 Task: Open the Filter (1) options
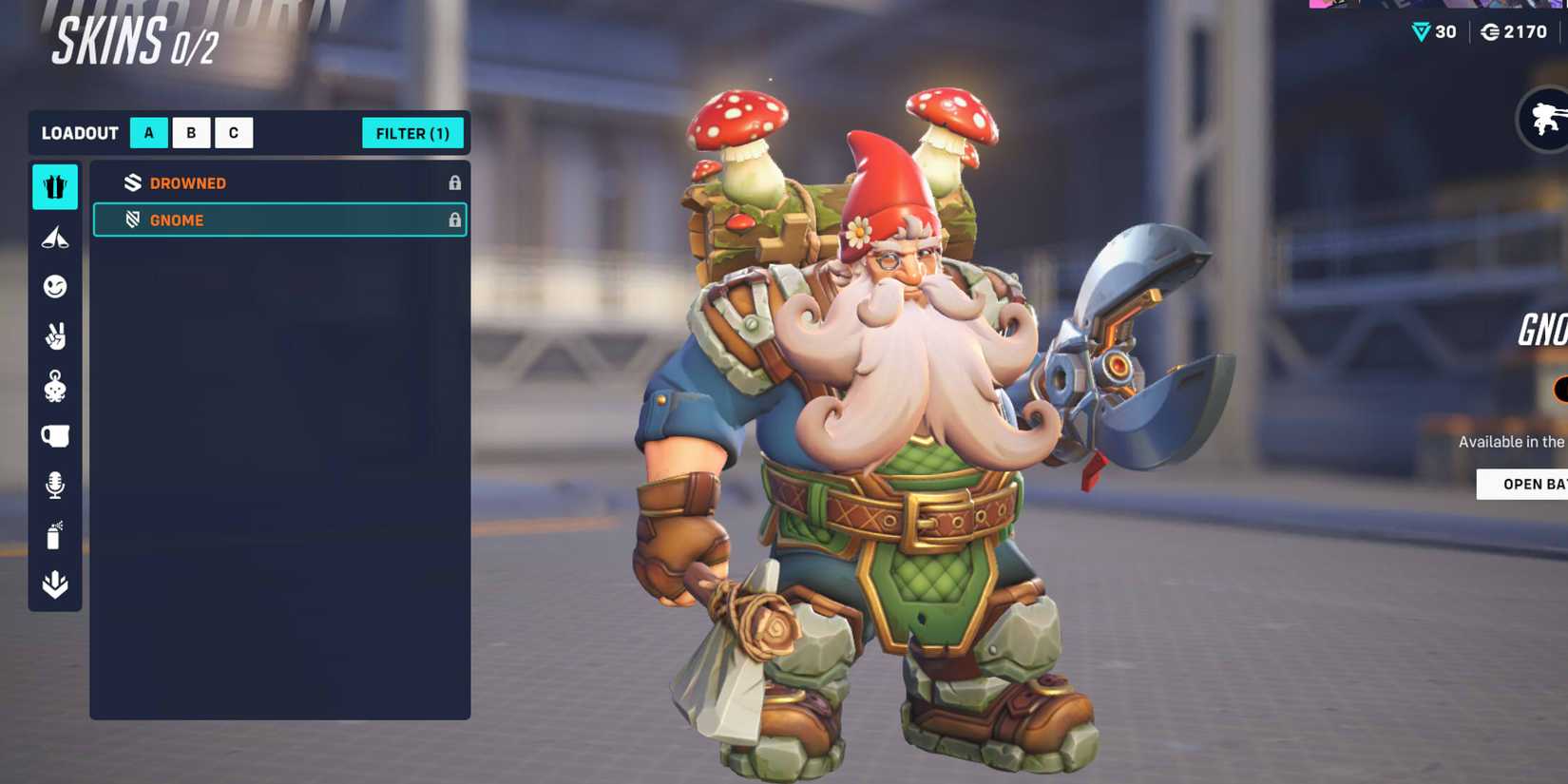pyautogui.click(x=411, y=133)
